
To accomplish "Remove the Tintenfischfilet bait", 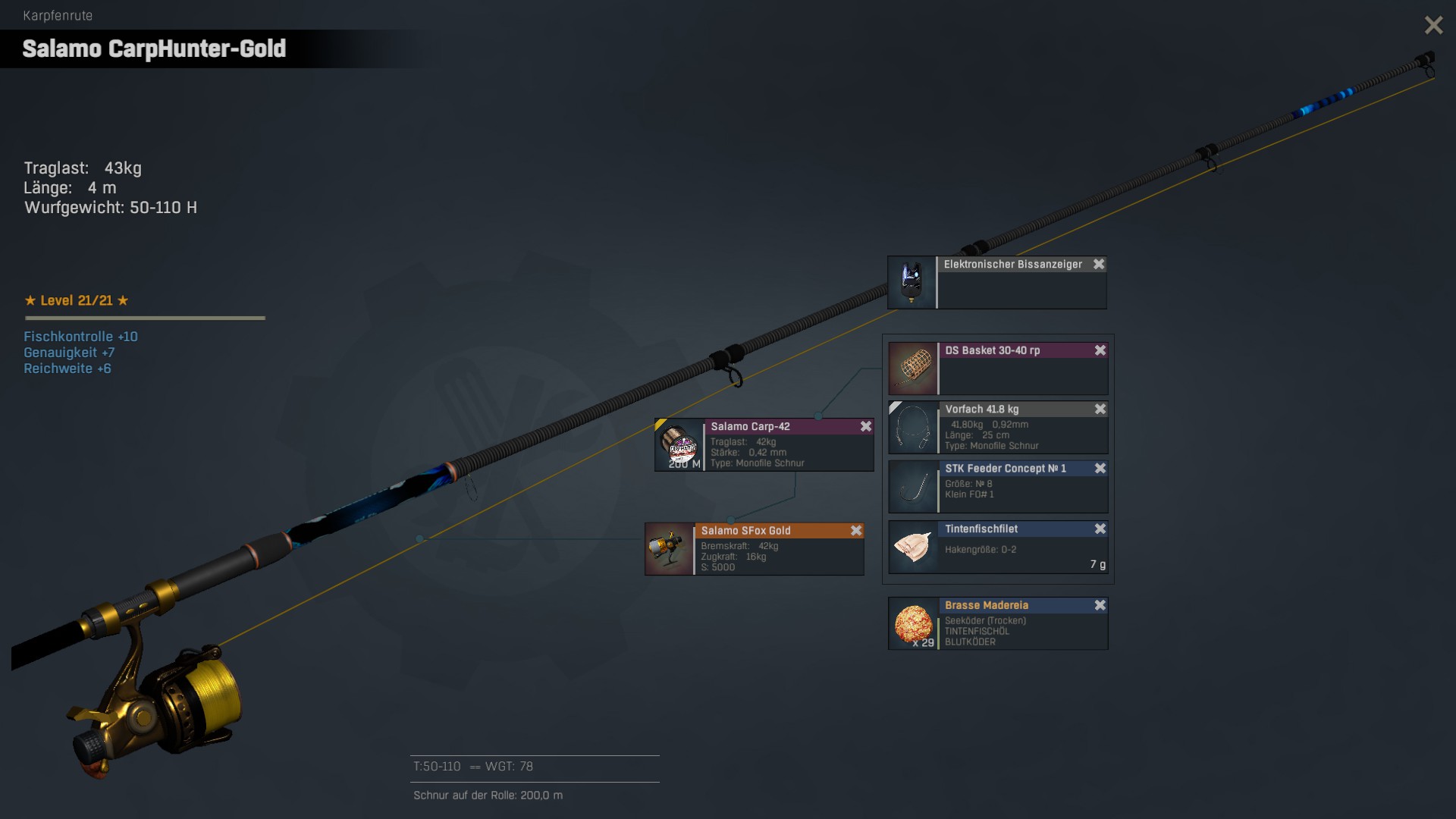I will 1100,529.
